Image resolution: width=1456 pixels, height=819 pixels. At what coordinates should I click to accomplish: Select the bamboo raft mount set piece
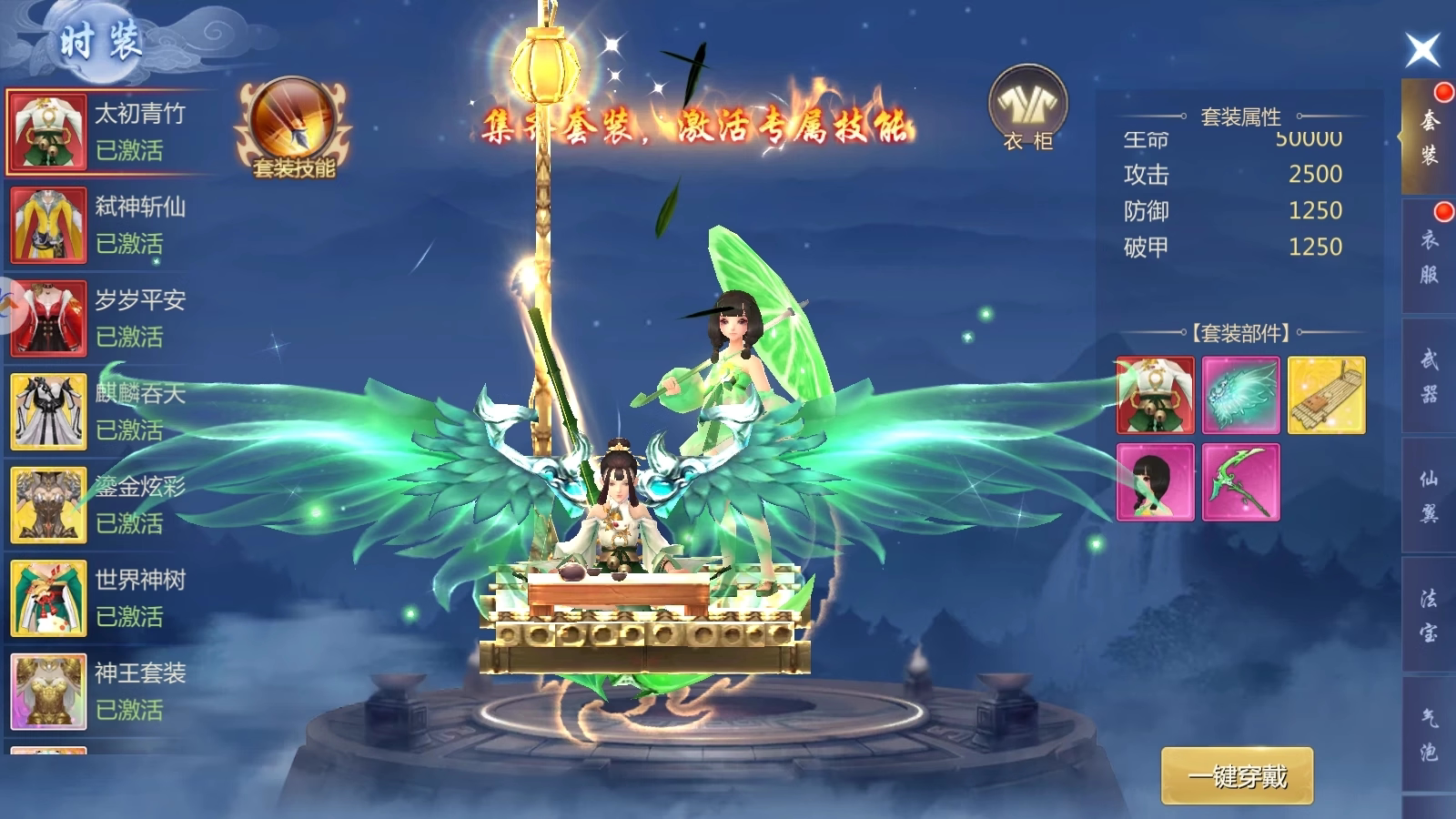(x=1326, y=395)
